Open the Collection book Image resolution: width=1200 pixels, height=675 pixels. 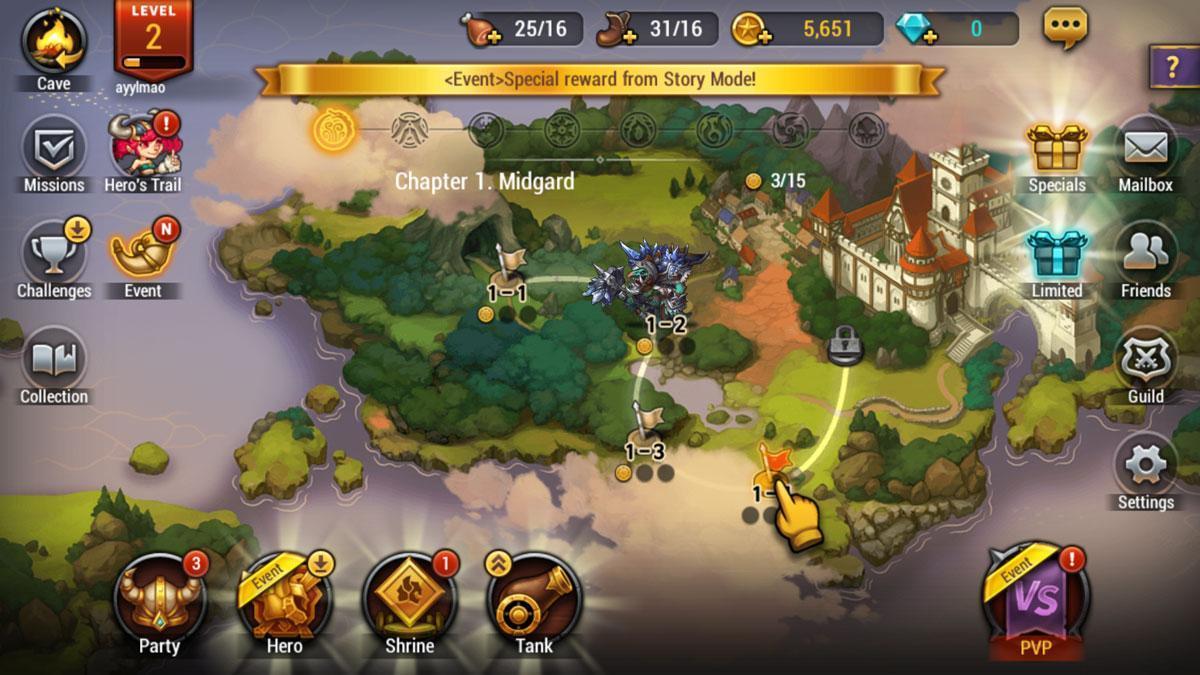click(54, 362)
